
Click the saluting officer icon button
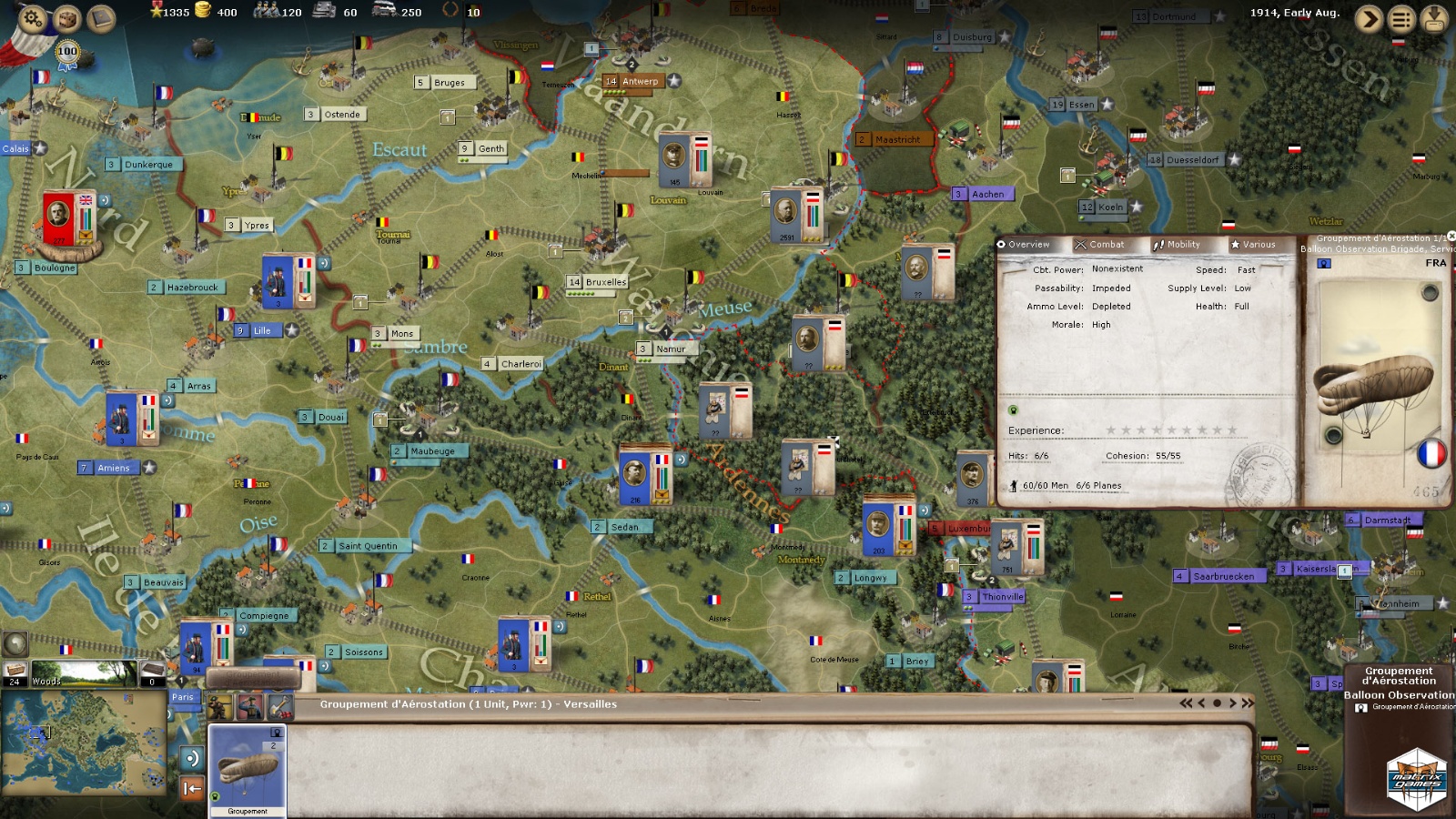pyautogui.click(x=249, y=706)
